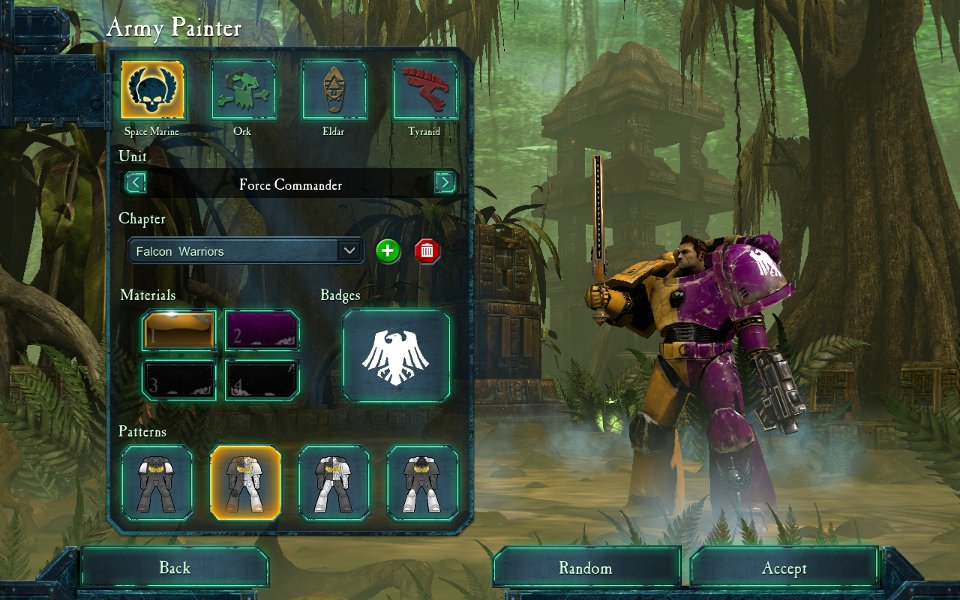The width and height of the screenshot is (960, 600).
Task: Delete the chapter using the red trash button
Action: [427, 251]
